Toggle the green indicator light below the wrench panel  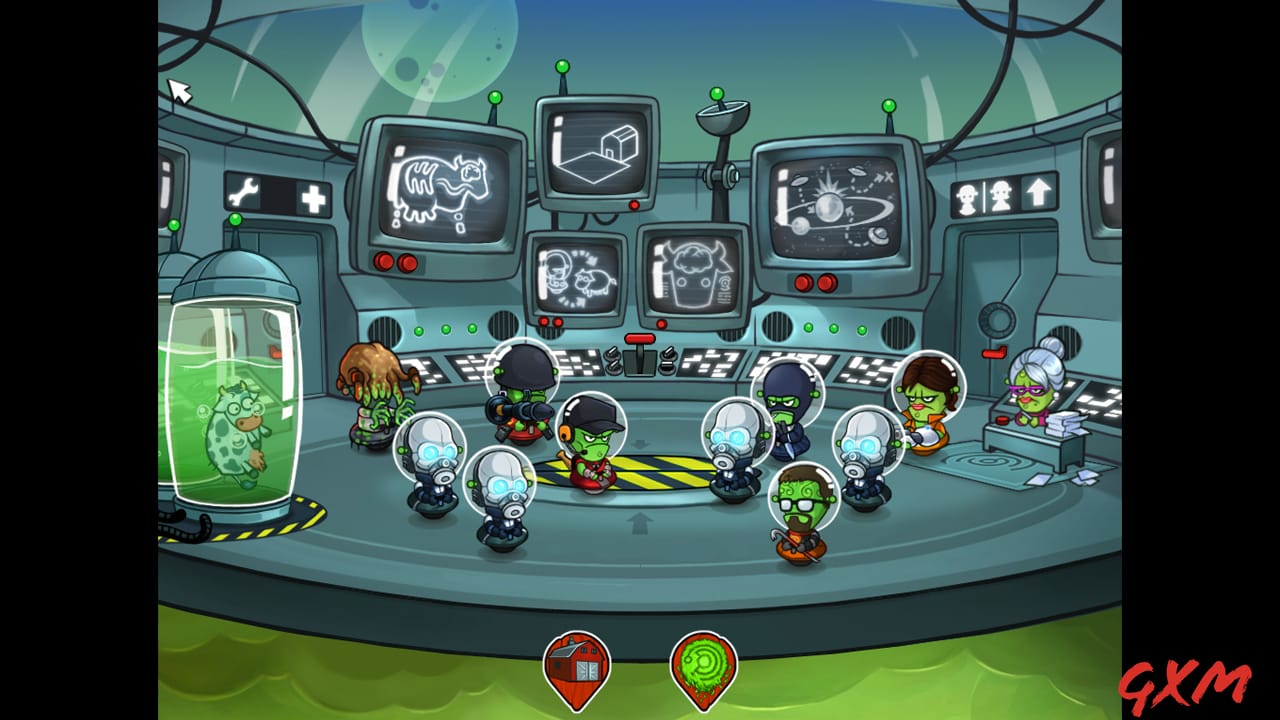236,221
